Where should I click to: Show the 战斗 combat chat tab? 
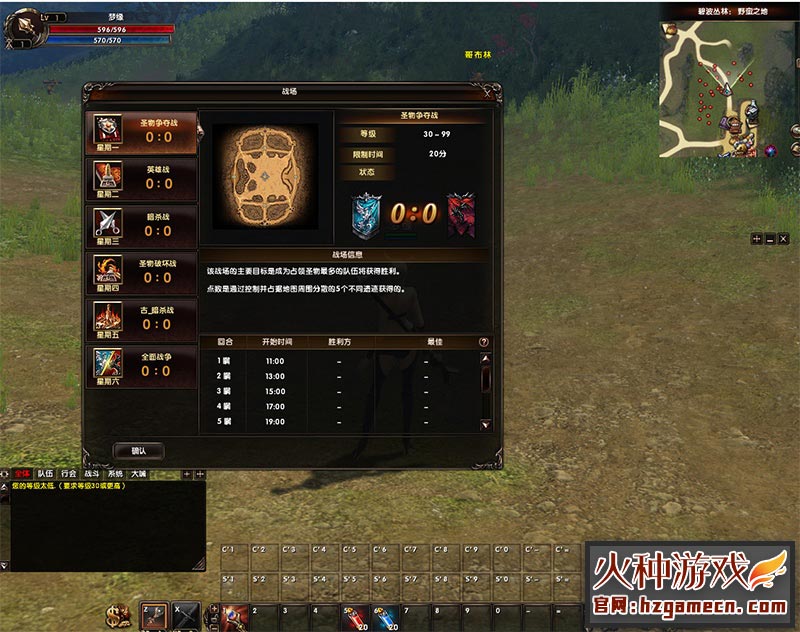coord(92,473)
